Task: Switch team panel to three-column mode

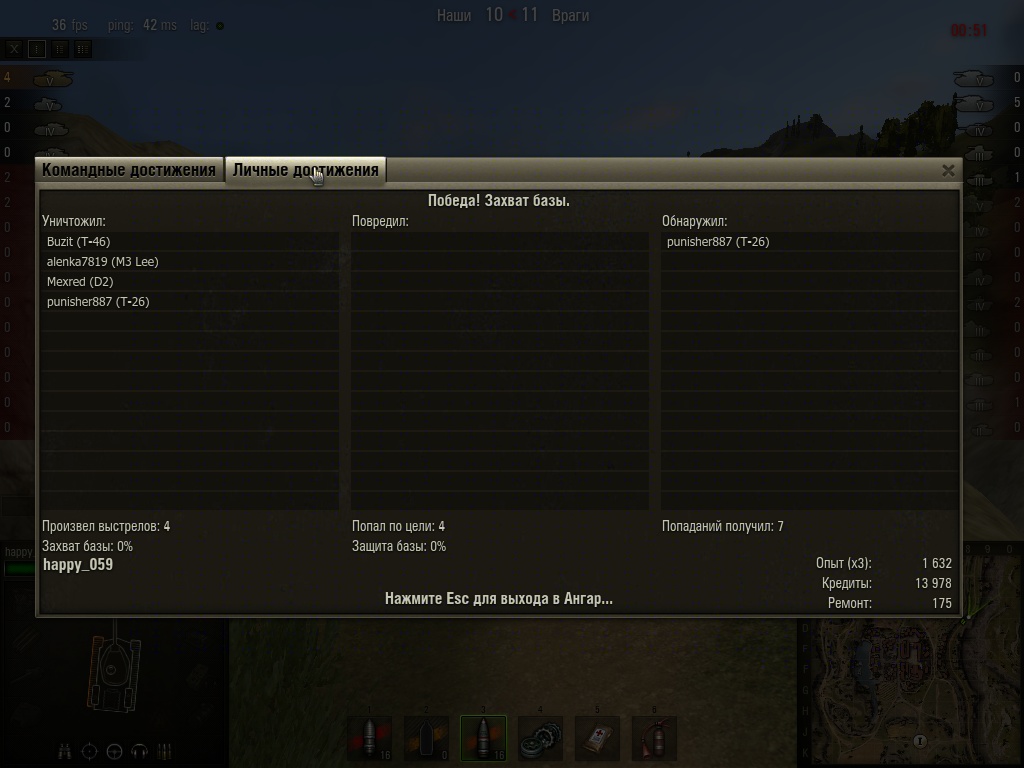Action: coord(83,48)
